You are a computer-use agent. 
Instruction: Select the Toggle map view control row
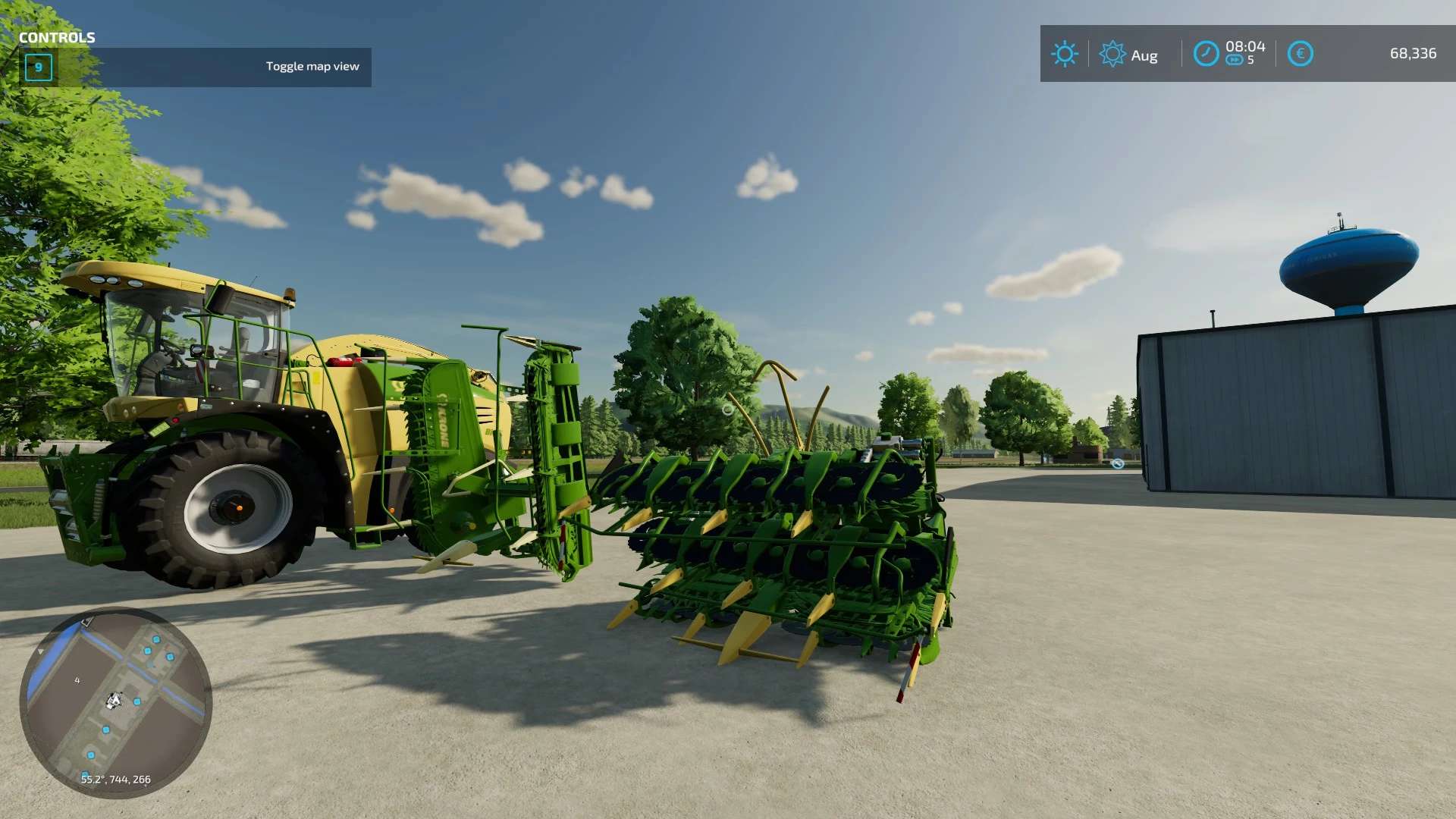[196, 67]
